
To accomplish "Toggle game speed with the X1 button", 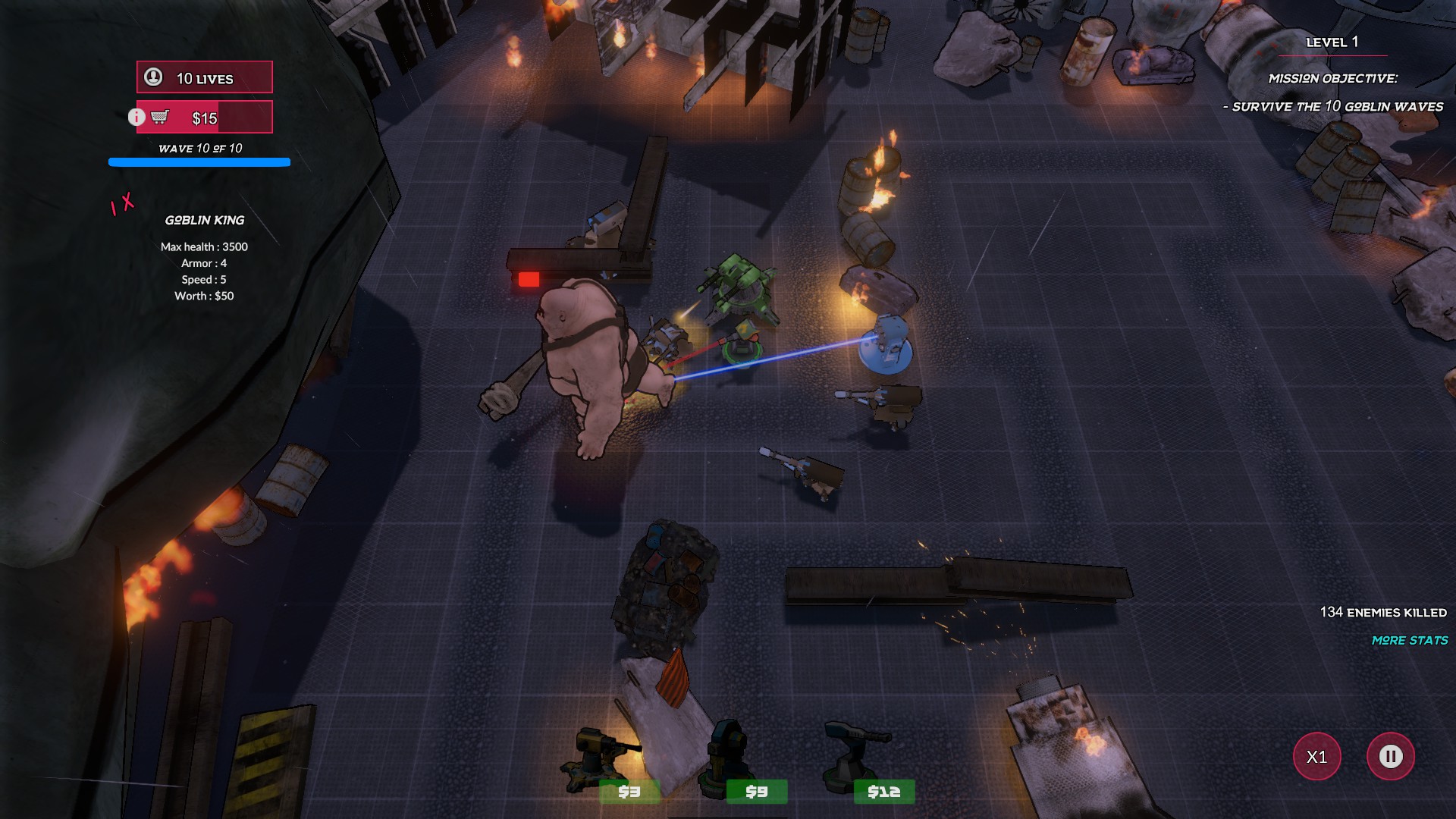I will [1317, 756].
